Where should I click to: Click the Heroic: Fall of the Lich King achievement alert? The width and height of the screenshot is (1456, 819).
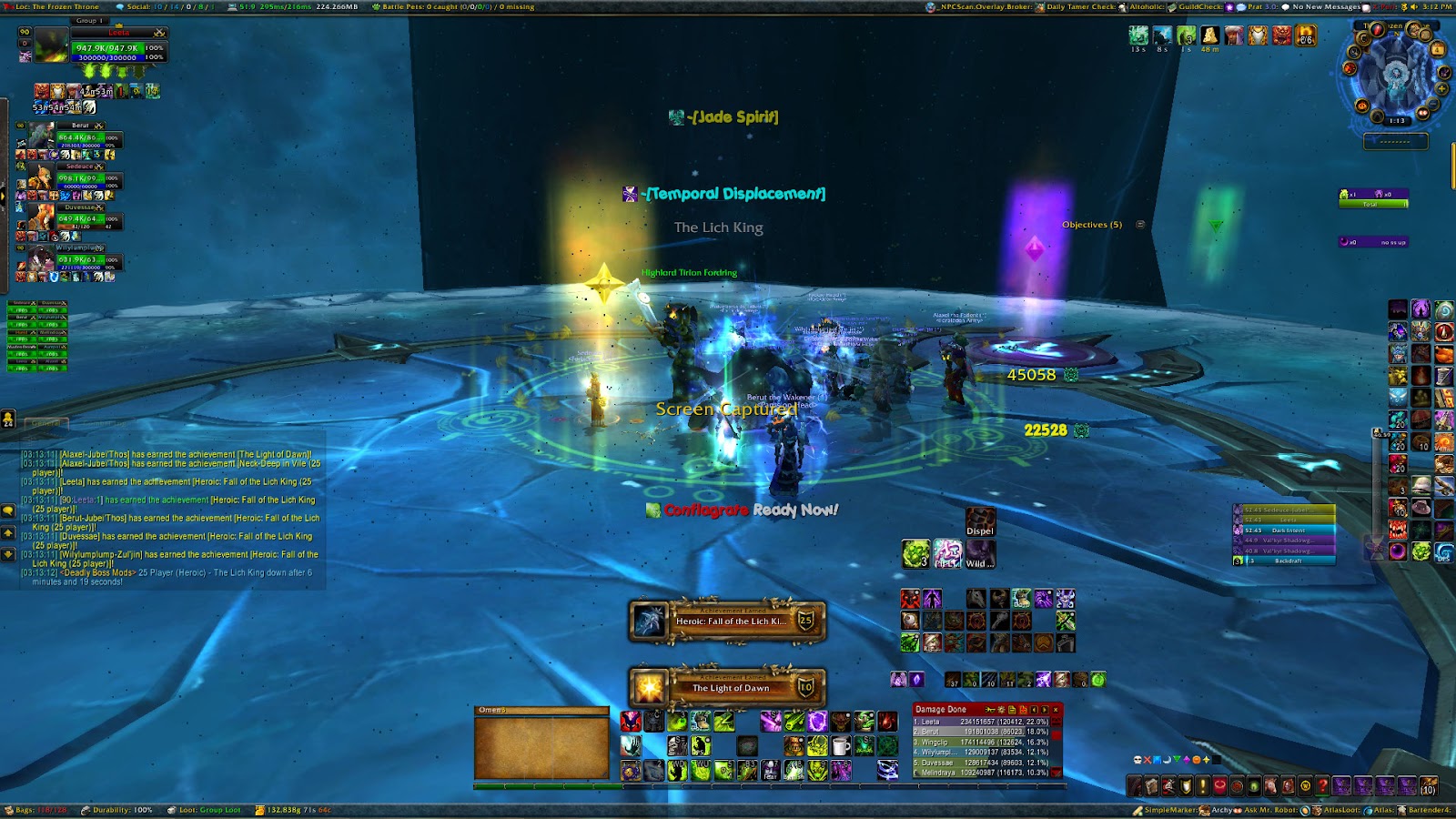pyautogui.click(x=727, y=622)
